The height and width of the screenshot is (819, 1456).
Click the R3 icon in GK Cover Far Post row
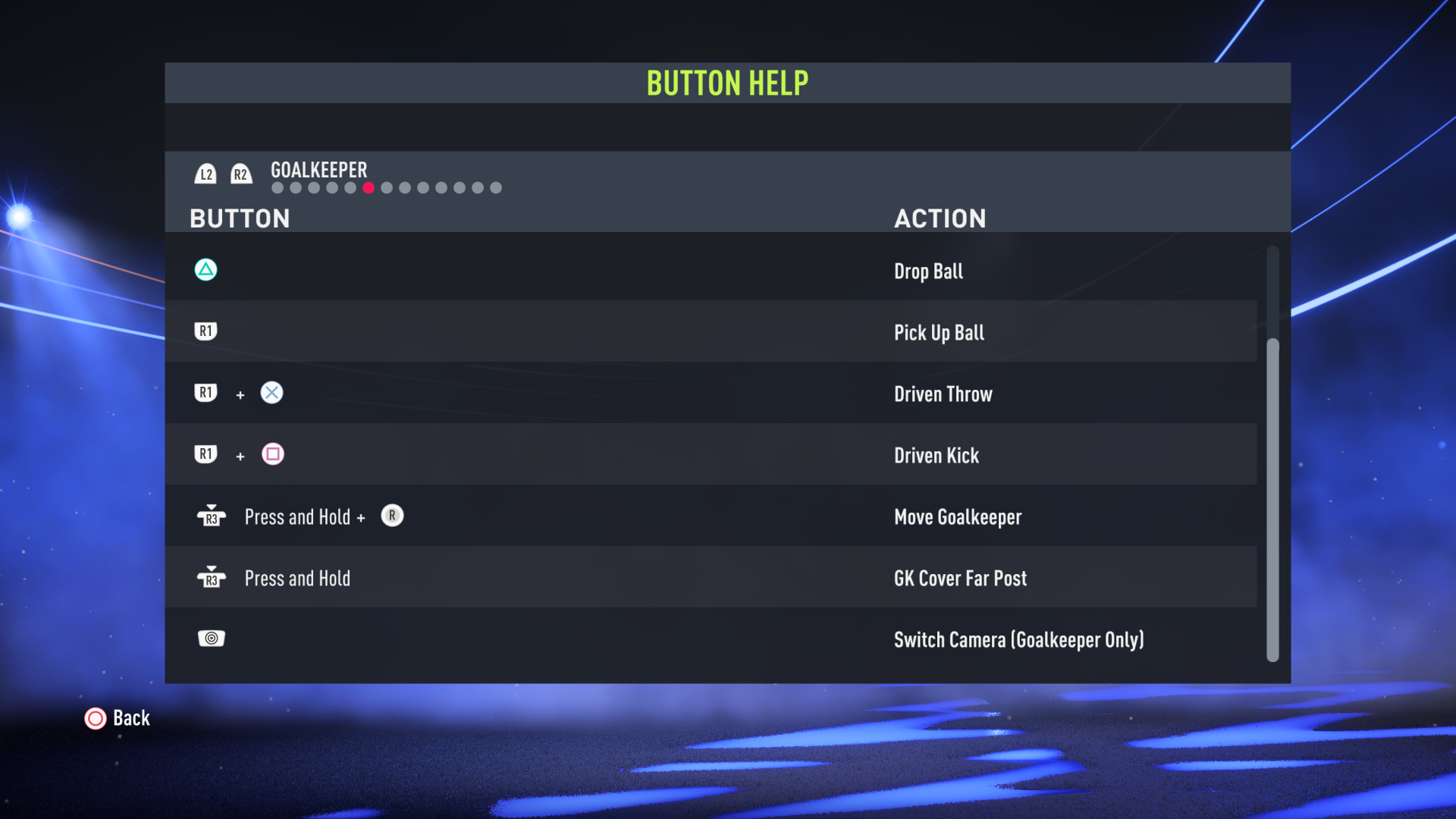[x=212, y=577]
